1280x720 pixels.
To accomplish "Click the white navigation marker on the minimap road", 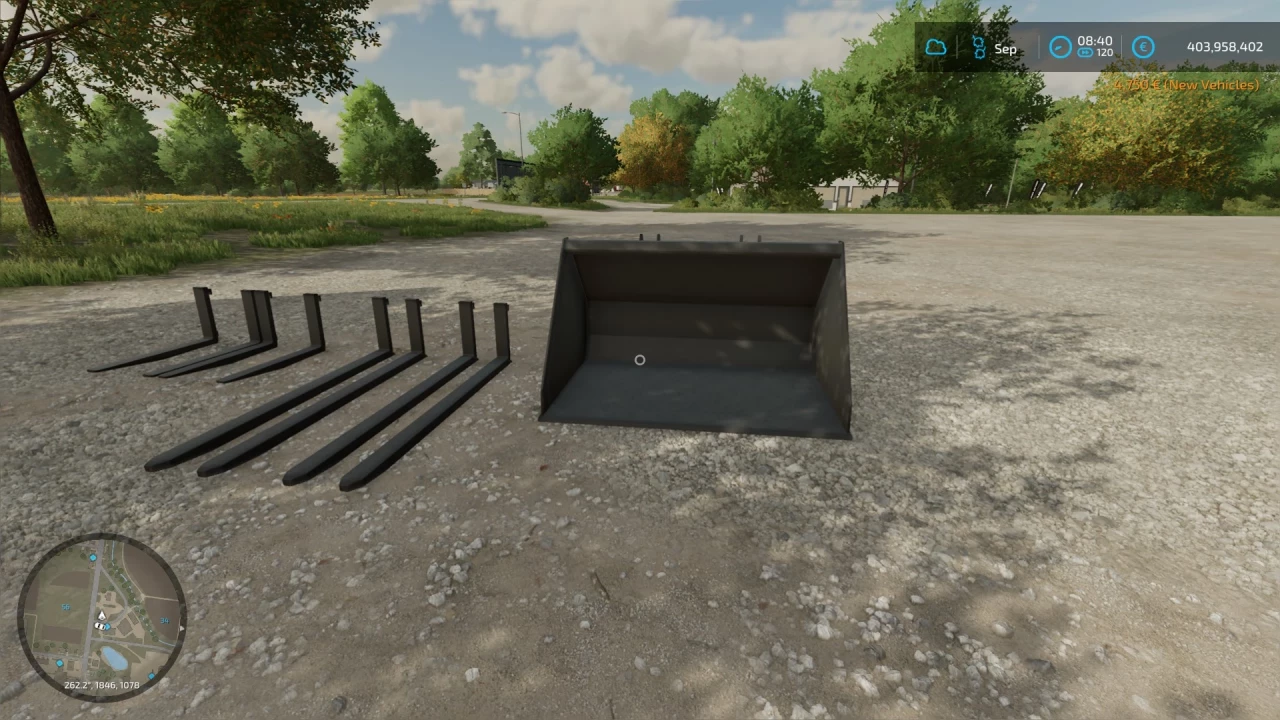I will (102, 615).
